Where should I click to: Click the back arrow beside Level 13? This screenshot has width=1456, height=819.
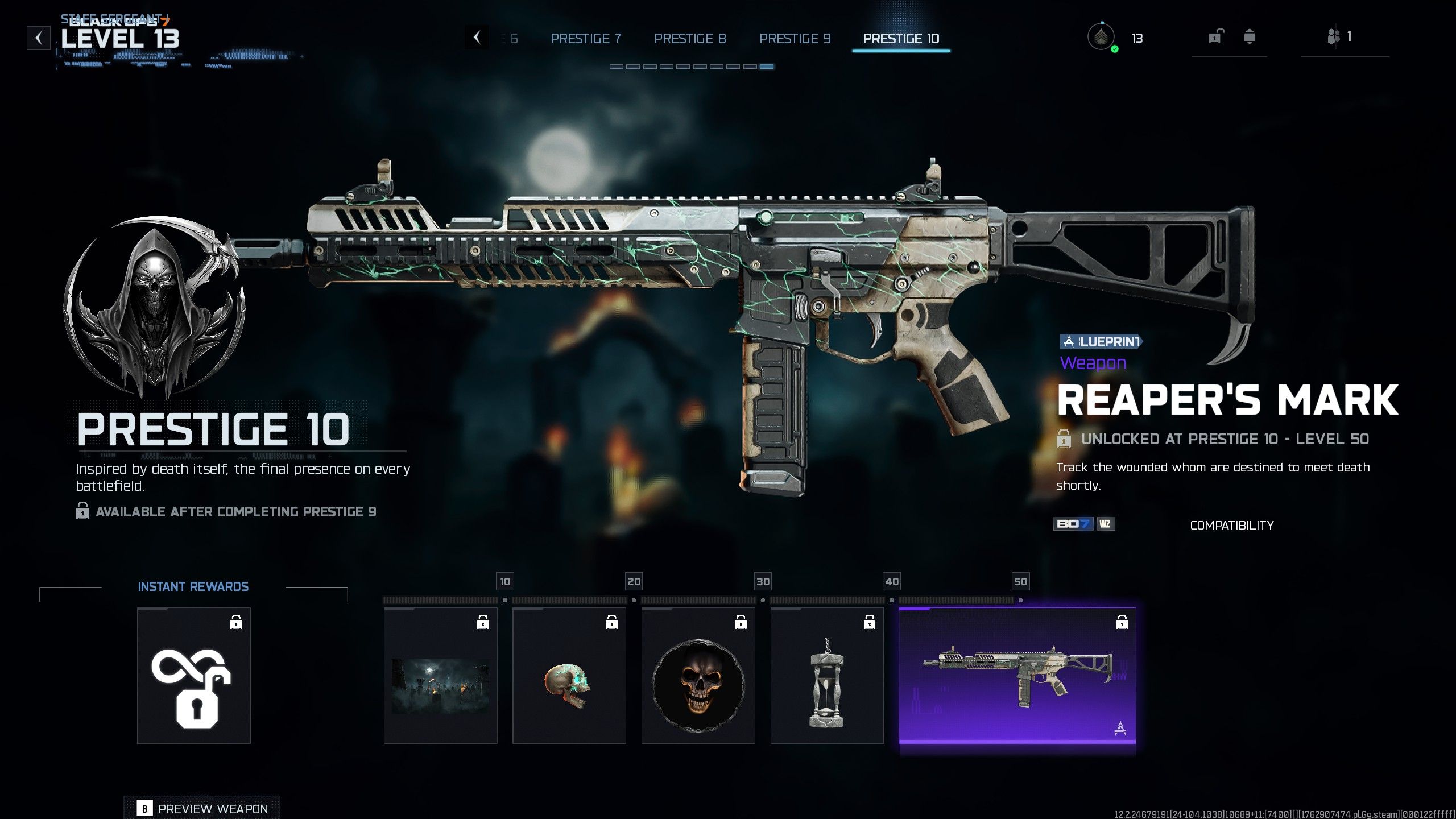39,38
